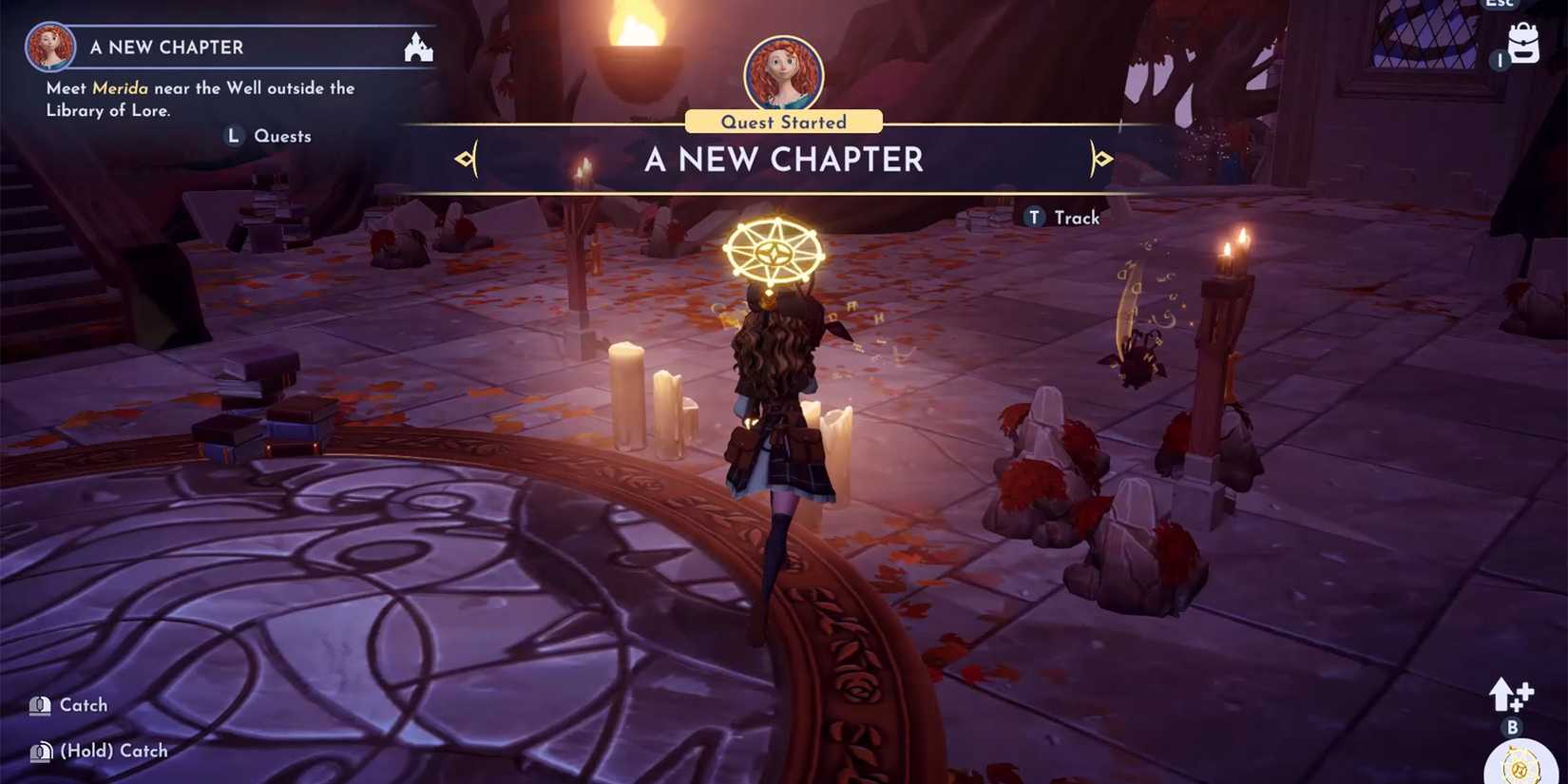Image resolution: width=1568 pixels, height=784 pixels.
Task: Open the pause menu with the Esc badge
Action: click(x=1501, y=5)
